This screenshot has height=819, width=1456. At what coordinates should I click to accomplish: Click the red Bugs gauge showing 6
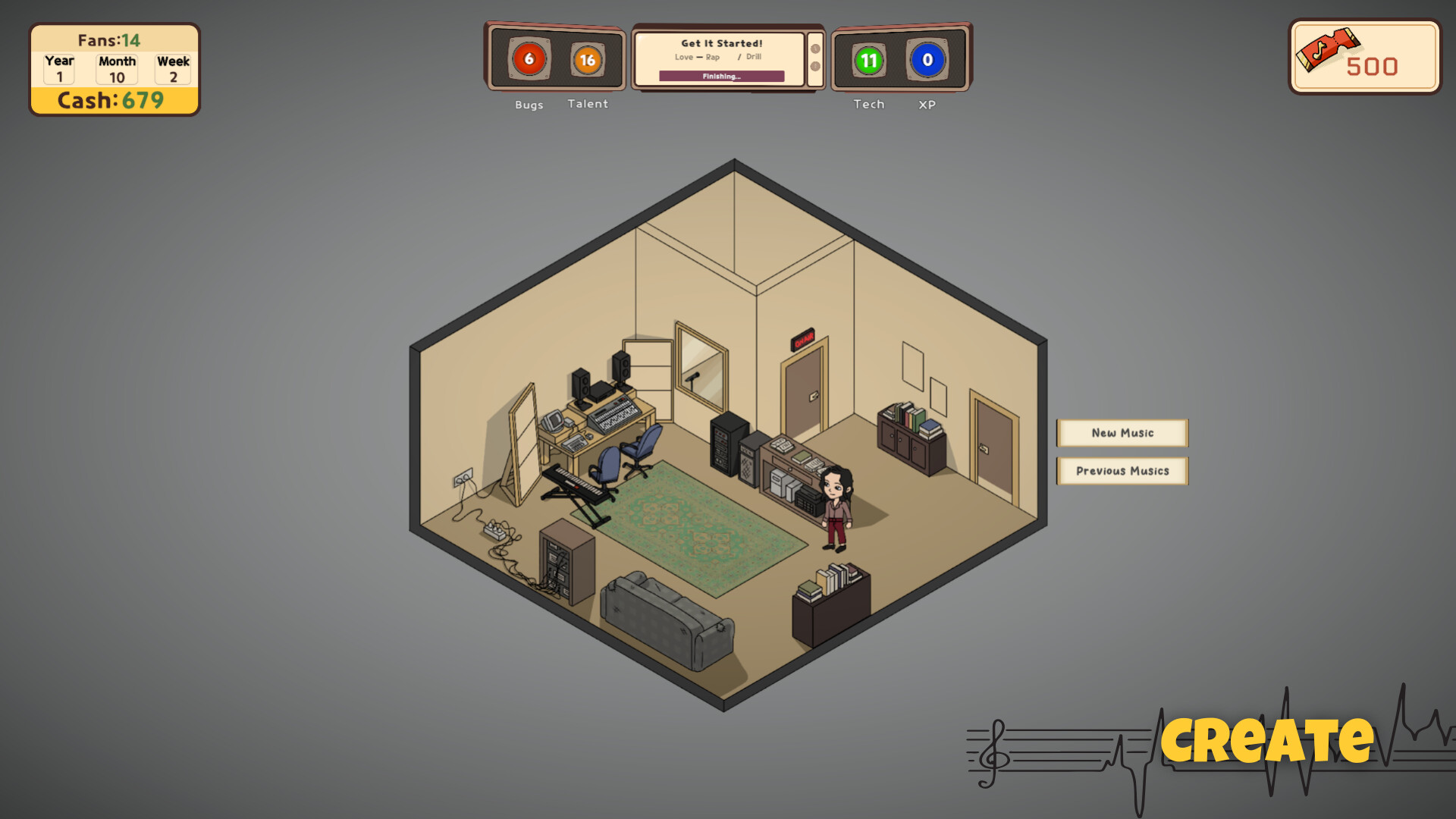pos(529,58)
